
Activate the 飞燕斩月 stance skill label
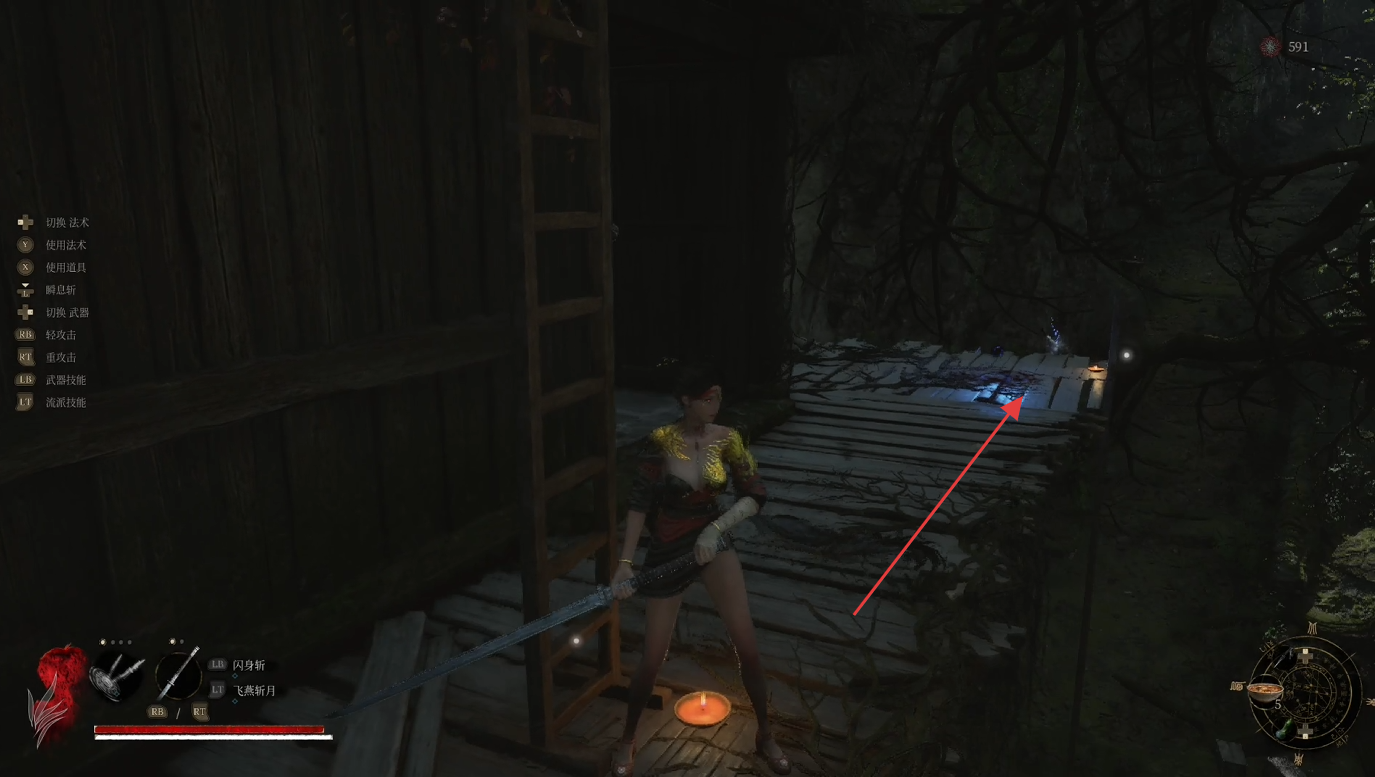[254, 690]
